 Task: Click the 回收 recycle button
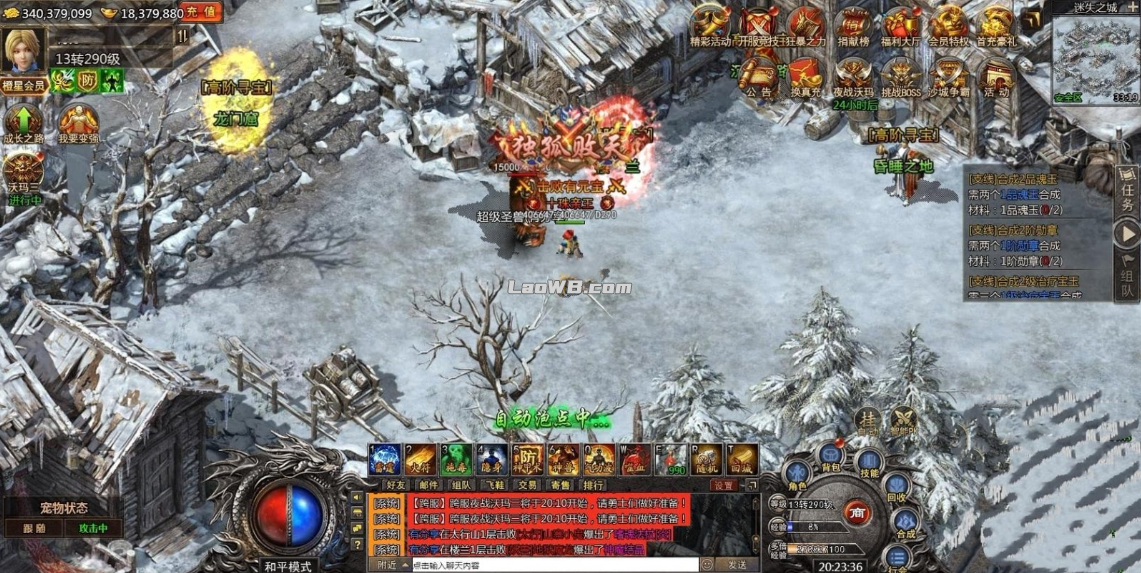pyautogui.click(x=897, y=490)
